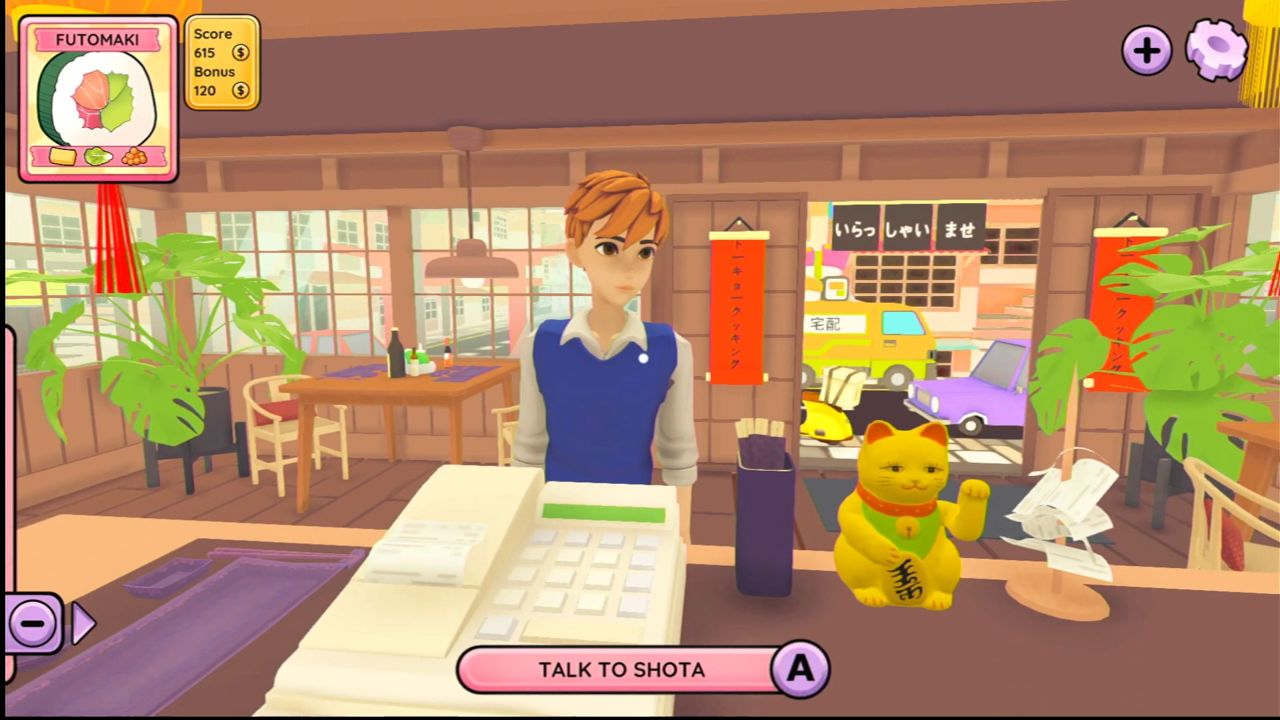1280x720 pixels.
Task: Open settings with the gear icon
Action: tap(1216, 50)
